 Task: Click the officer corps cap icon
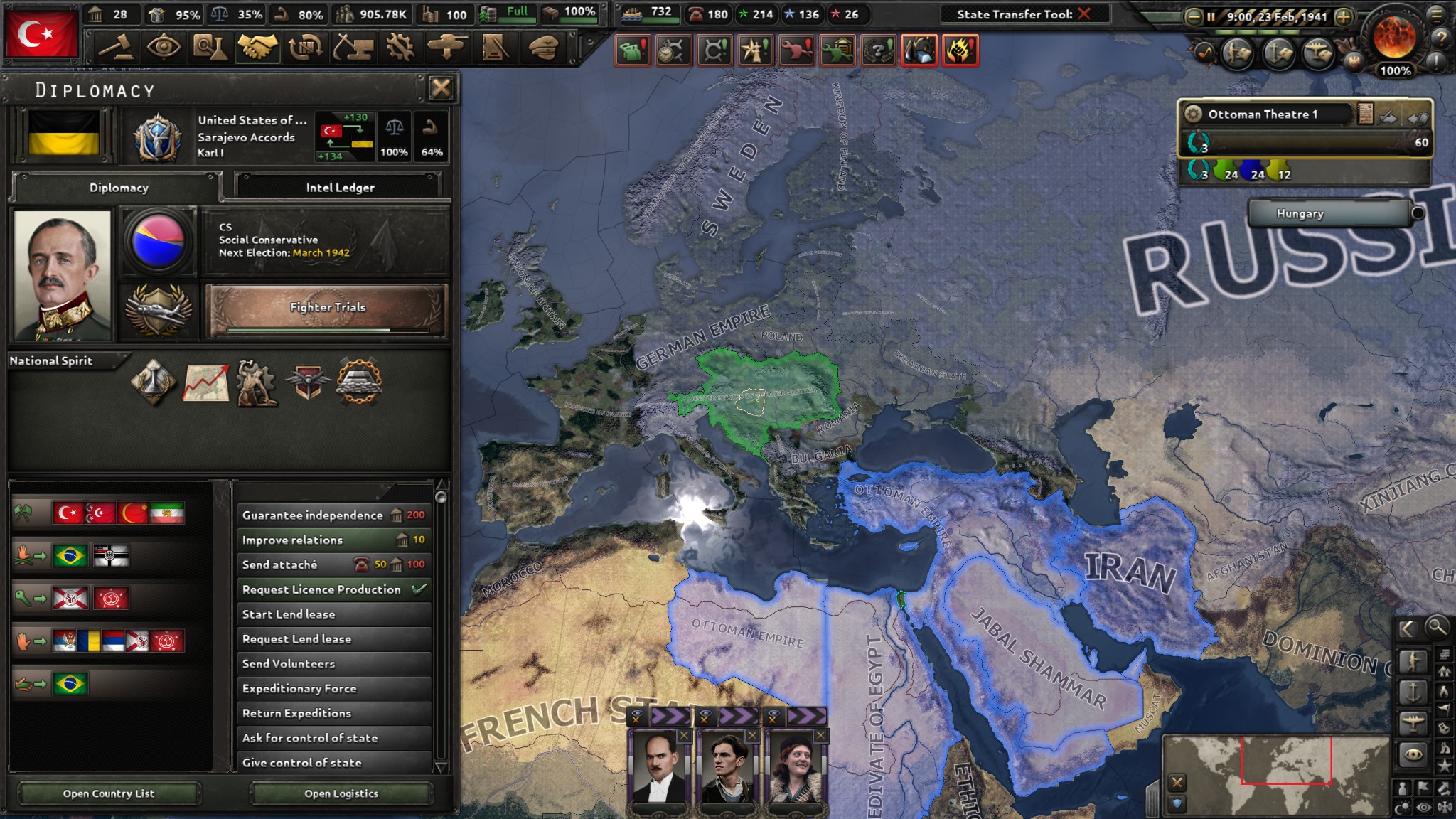(x=542, y=48)
